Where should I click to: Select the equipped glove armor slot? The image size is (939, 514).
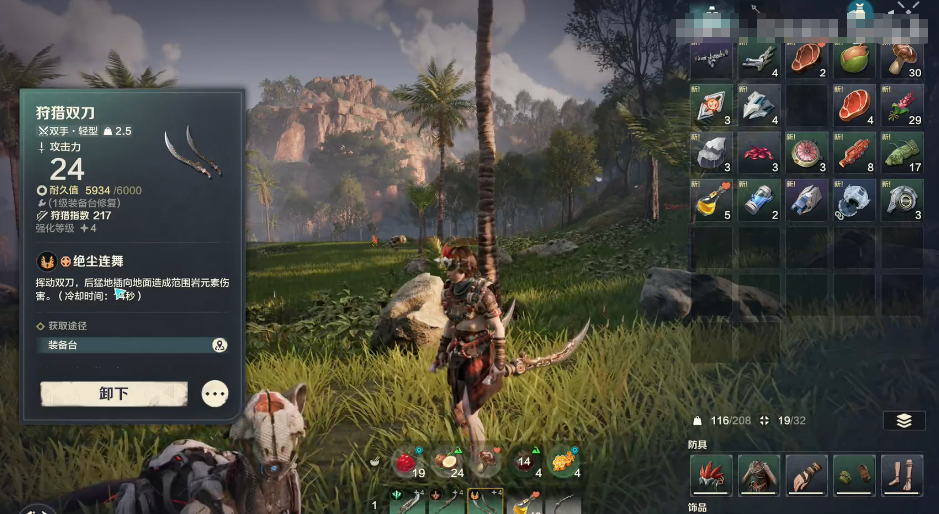click(806, 475)
